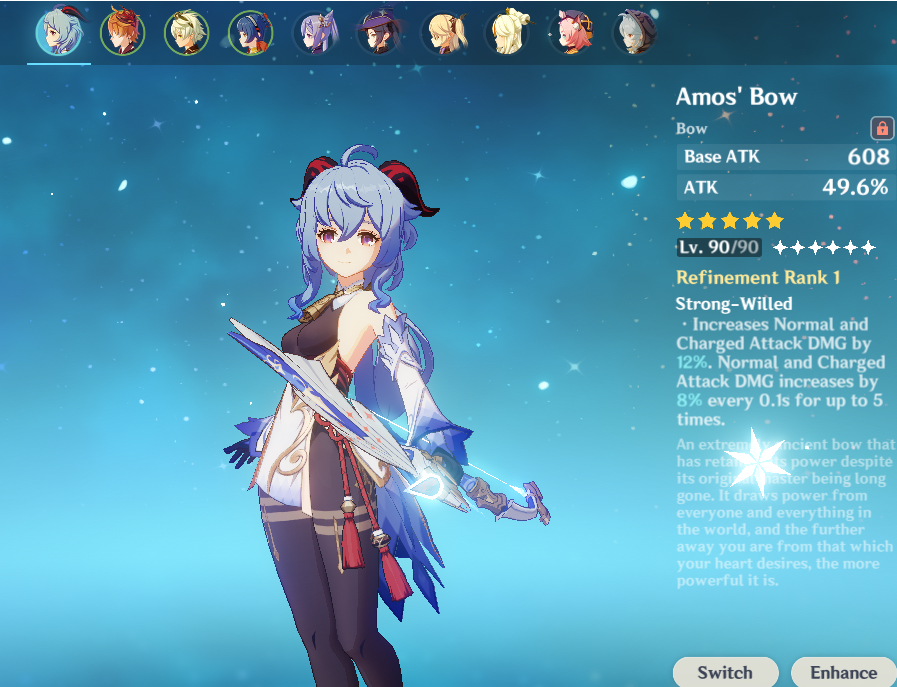Select the gray-haired hooded character portrait
This screenshot has height=687, width=897.
pos(634,33)
